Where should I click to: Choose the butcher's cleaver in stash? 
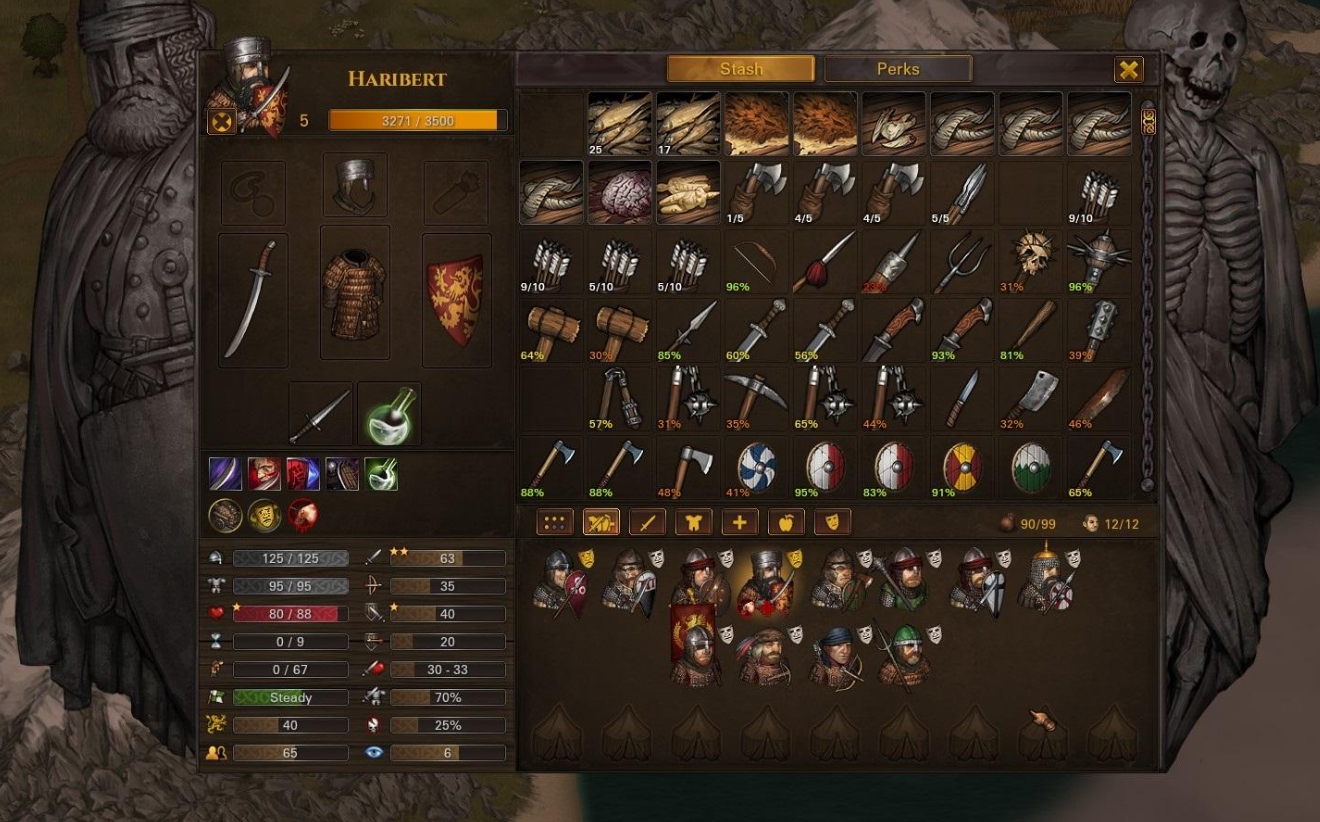(x=1030, y=398)
